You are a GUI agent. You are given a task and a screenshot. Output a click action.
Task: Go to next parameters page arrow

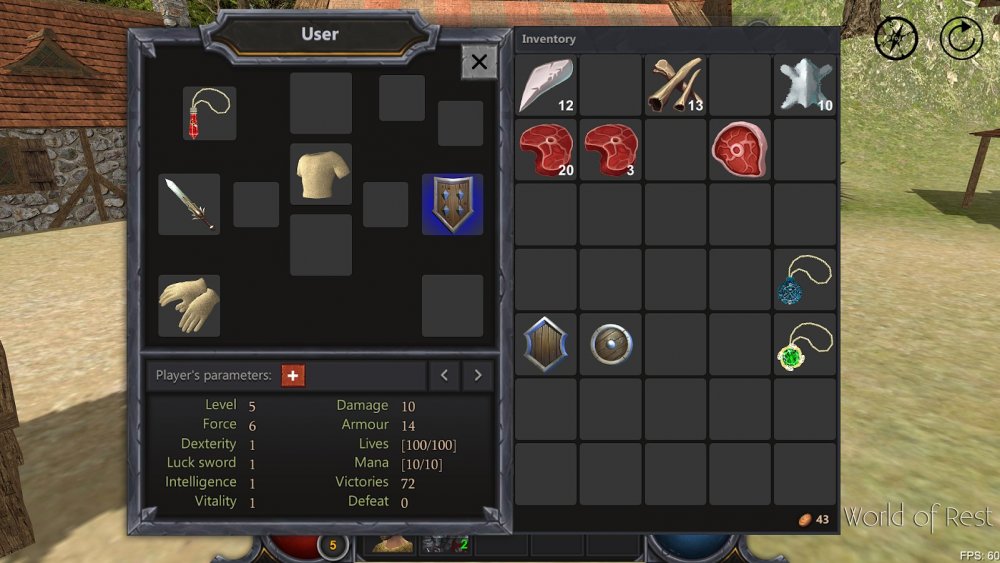click(478, 375)
